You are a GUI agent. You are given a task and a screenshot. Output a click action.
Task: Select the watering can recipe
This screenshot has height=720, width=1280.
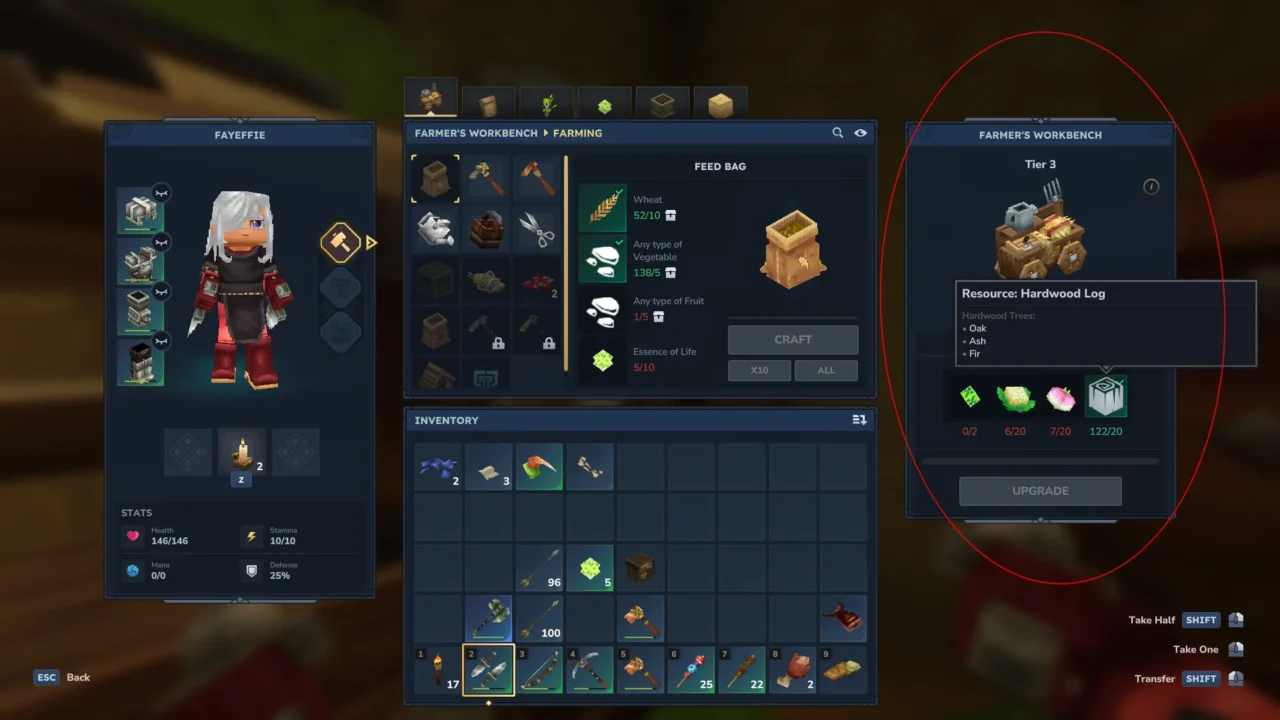pos(435,229)
